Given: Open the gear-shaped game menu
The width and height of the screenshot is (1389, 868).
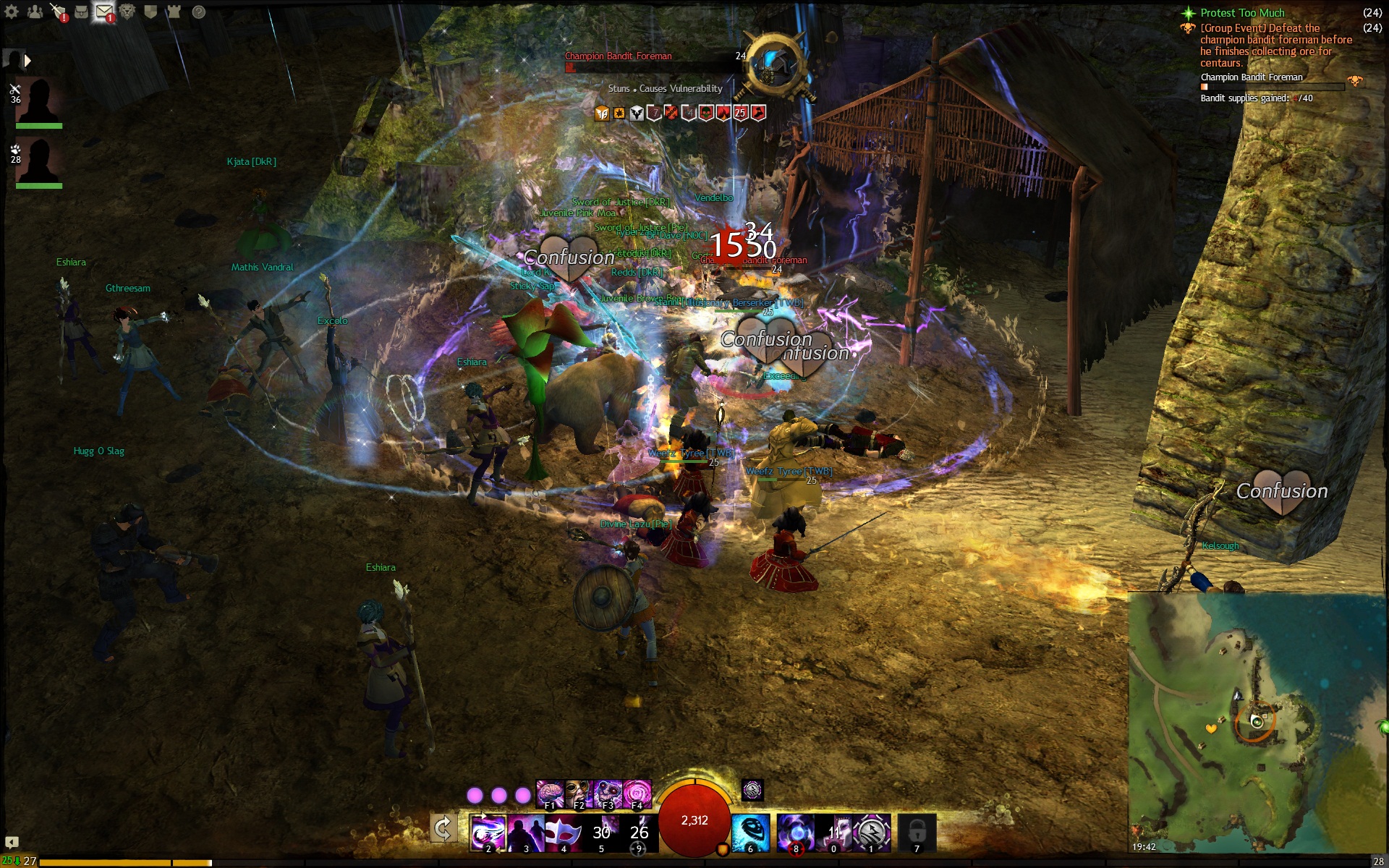Looking at the screenshot, I should (12, 12).
